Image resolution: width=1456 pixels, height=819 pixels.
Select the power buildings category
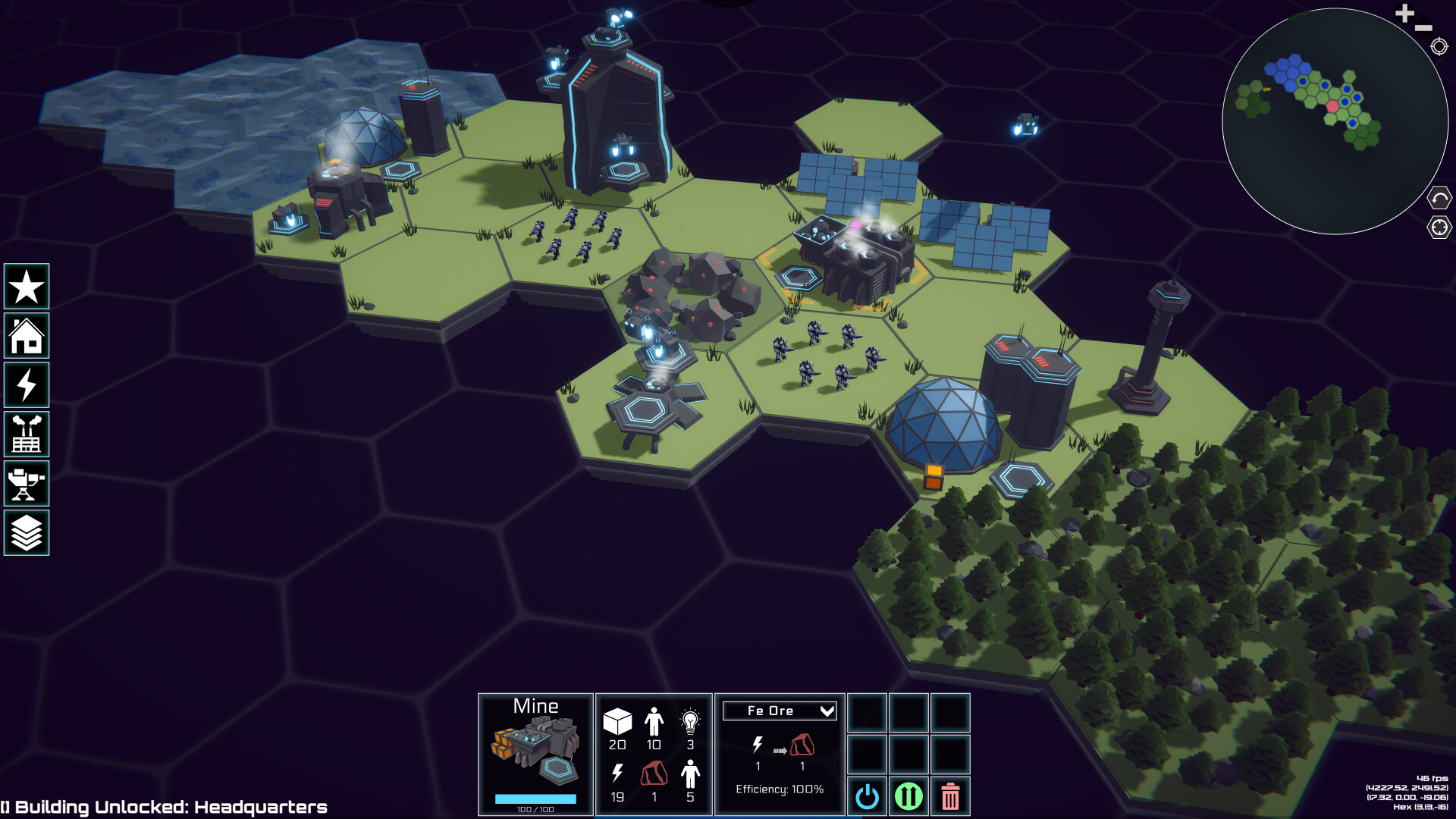coord(27,384)
